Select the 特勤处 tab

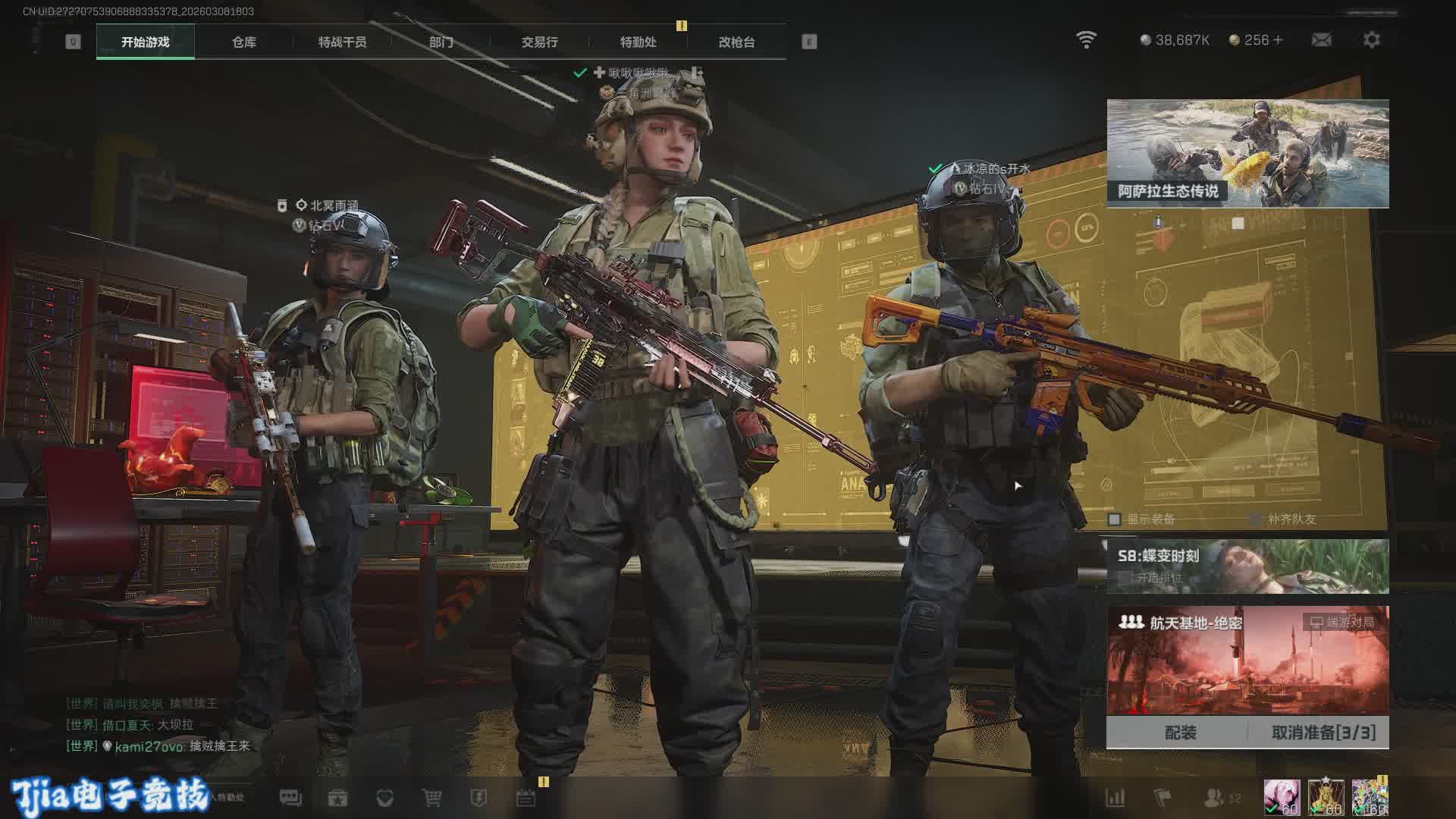coord(638,42)
